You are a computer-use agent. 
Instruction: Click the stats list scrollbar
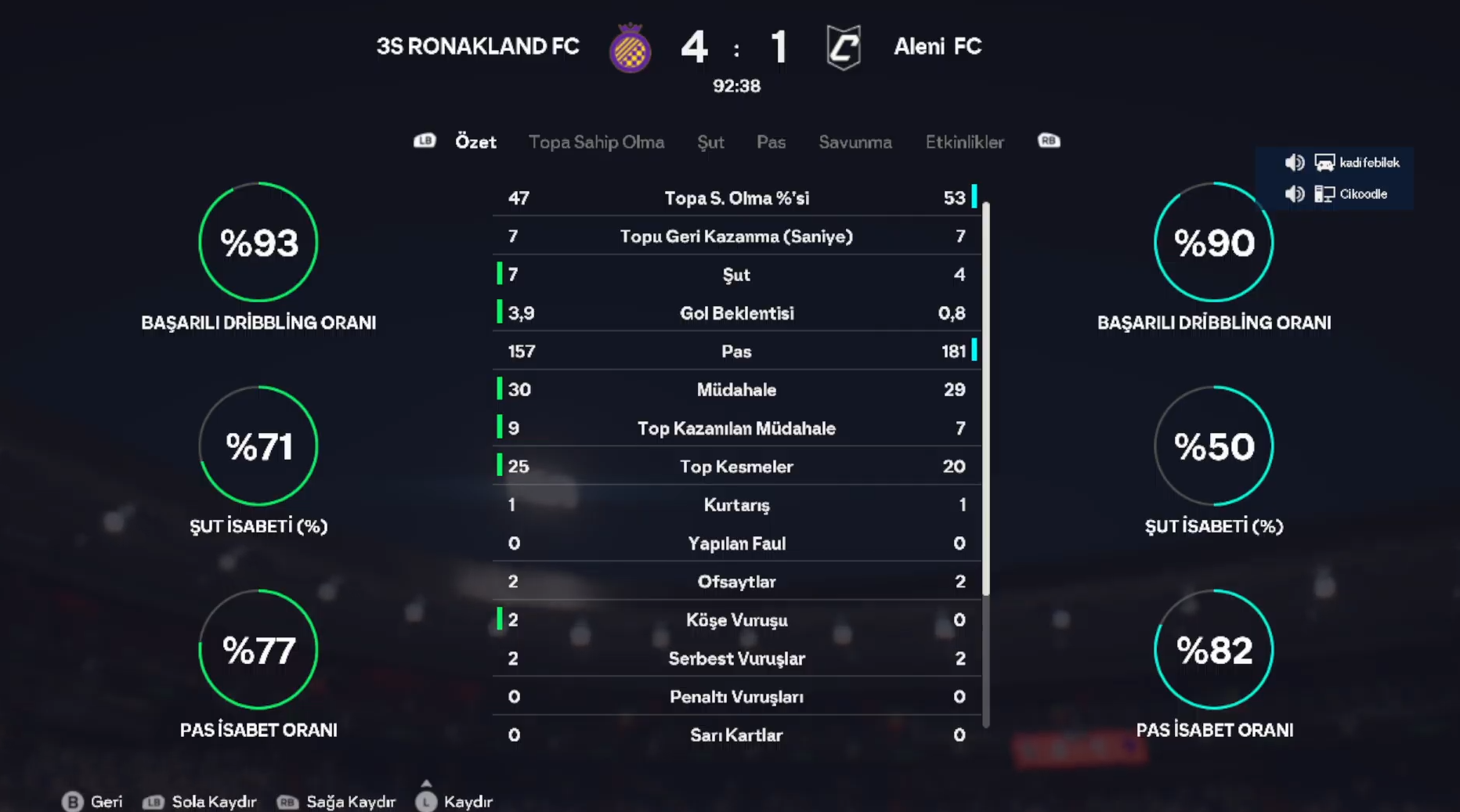[x=986, y=399]
